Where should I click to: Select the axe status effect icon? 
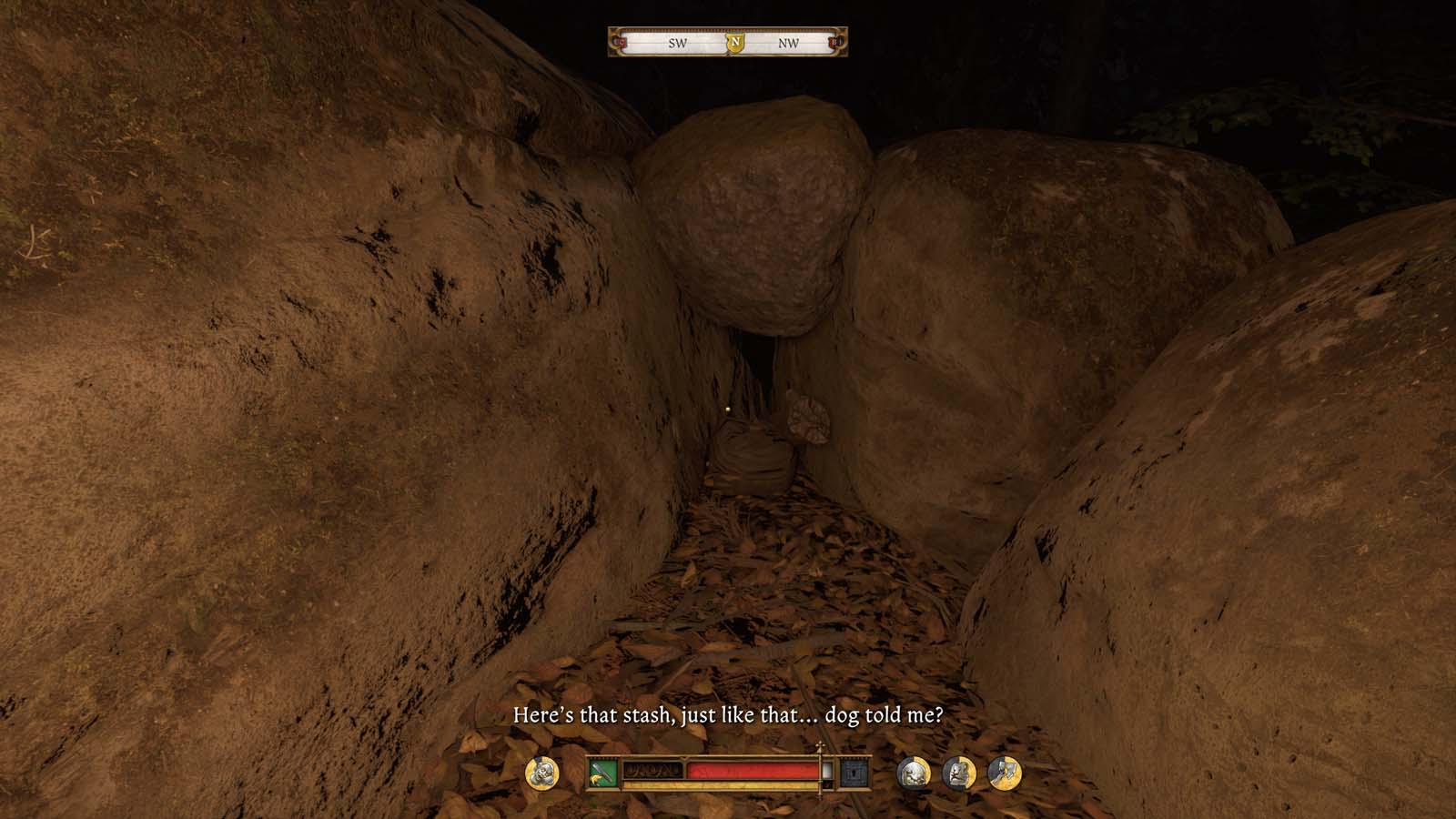click(x=1005, y=773)
